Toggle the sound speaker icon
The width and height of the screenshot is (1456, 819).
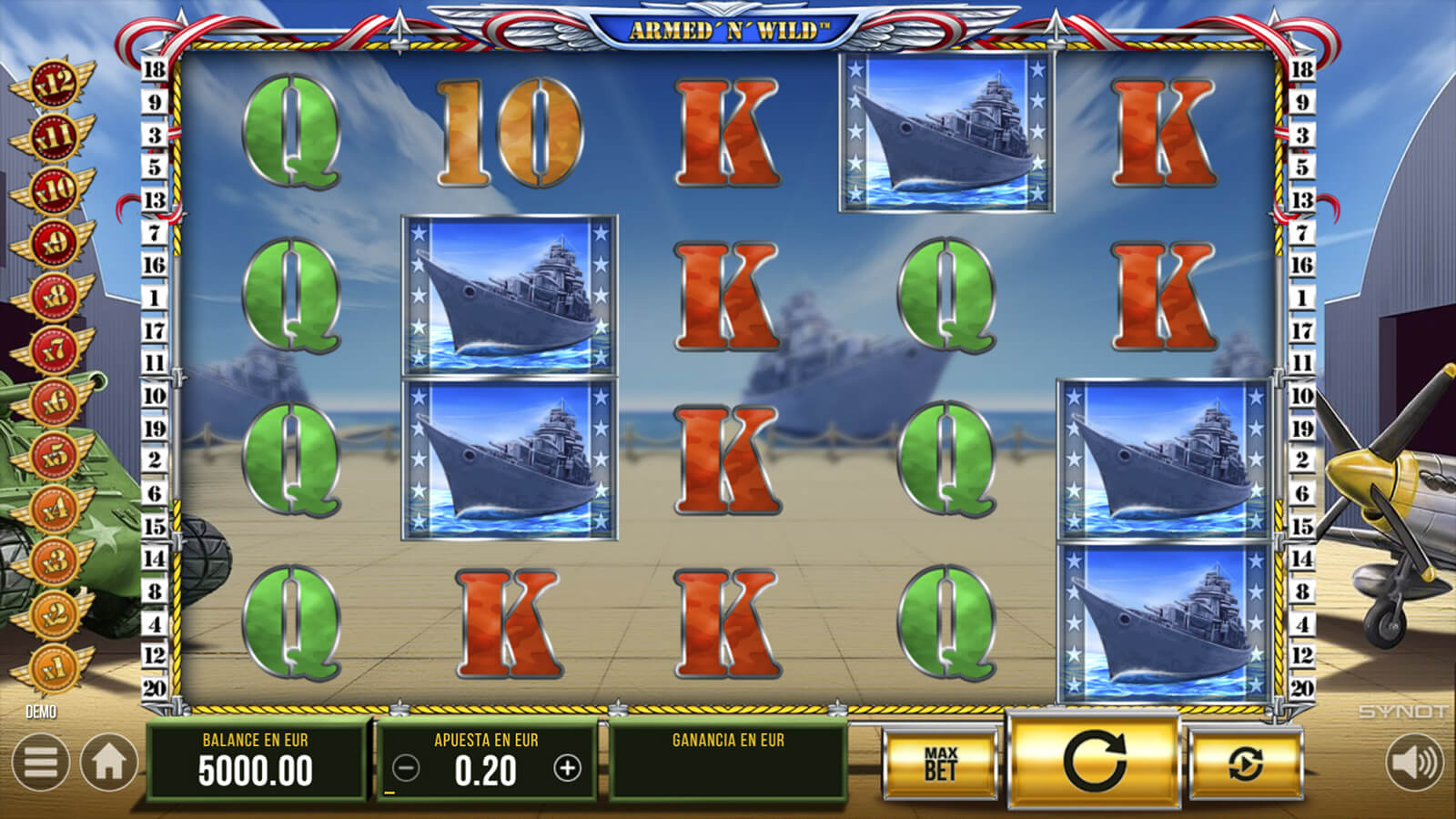pos(1415,763)
